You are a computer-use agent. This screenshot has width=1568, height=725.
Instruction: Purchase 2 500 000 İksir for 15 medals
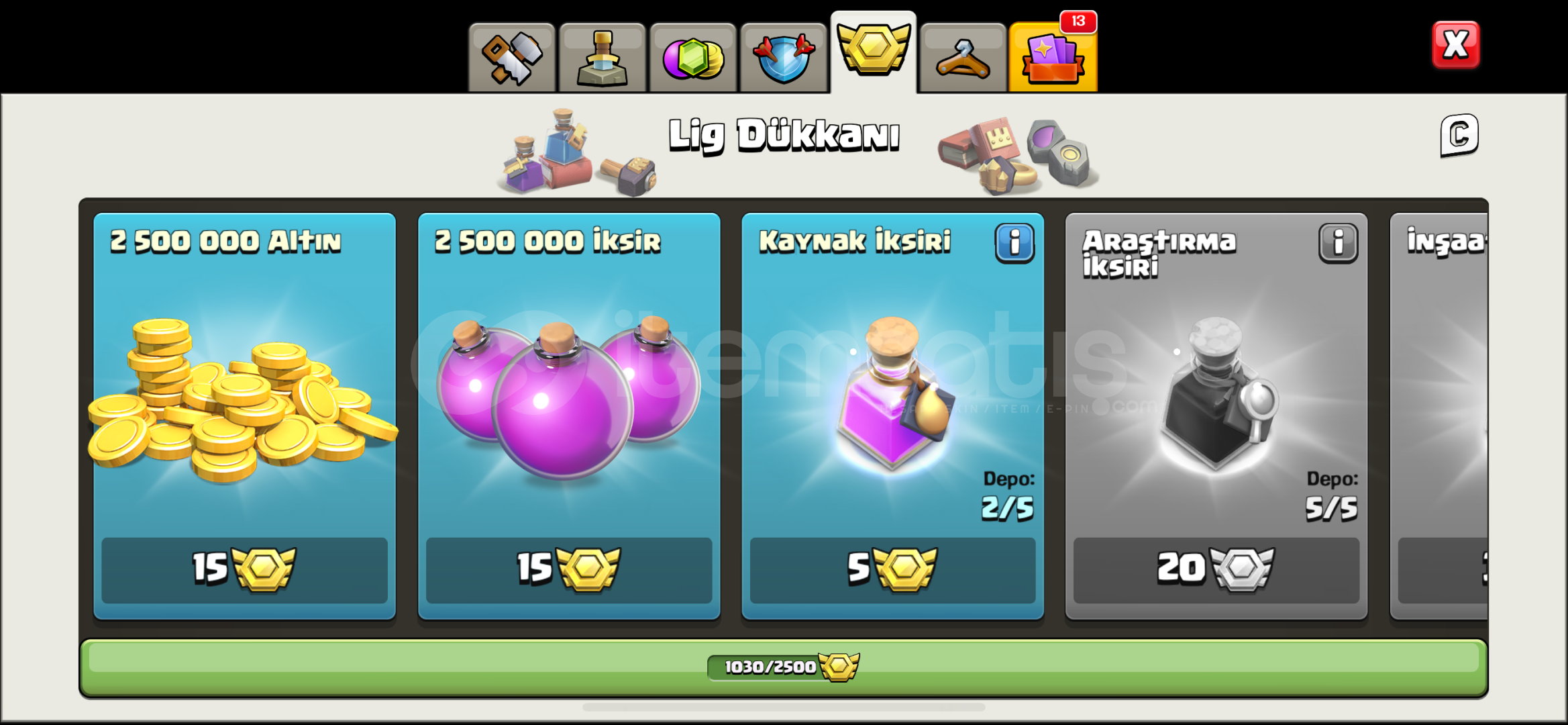[569, 569]
